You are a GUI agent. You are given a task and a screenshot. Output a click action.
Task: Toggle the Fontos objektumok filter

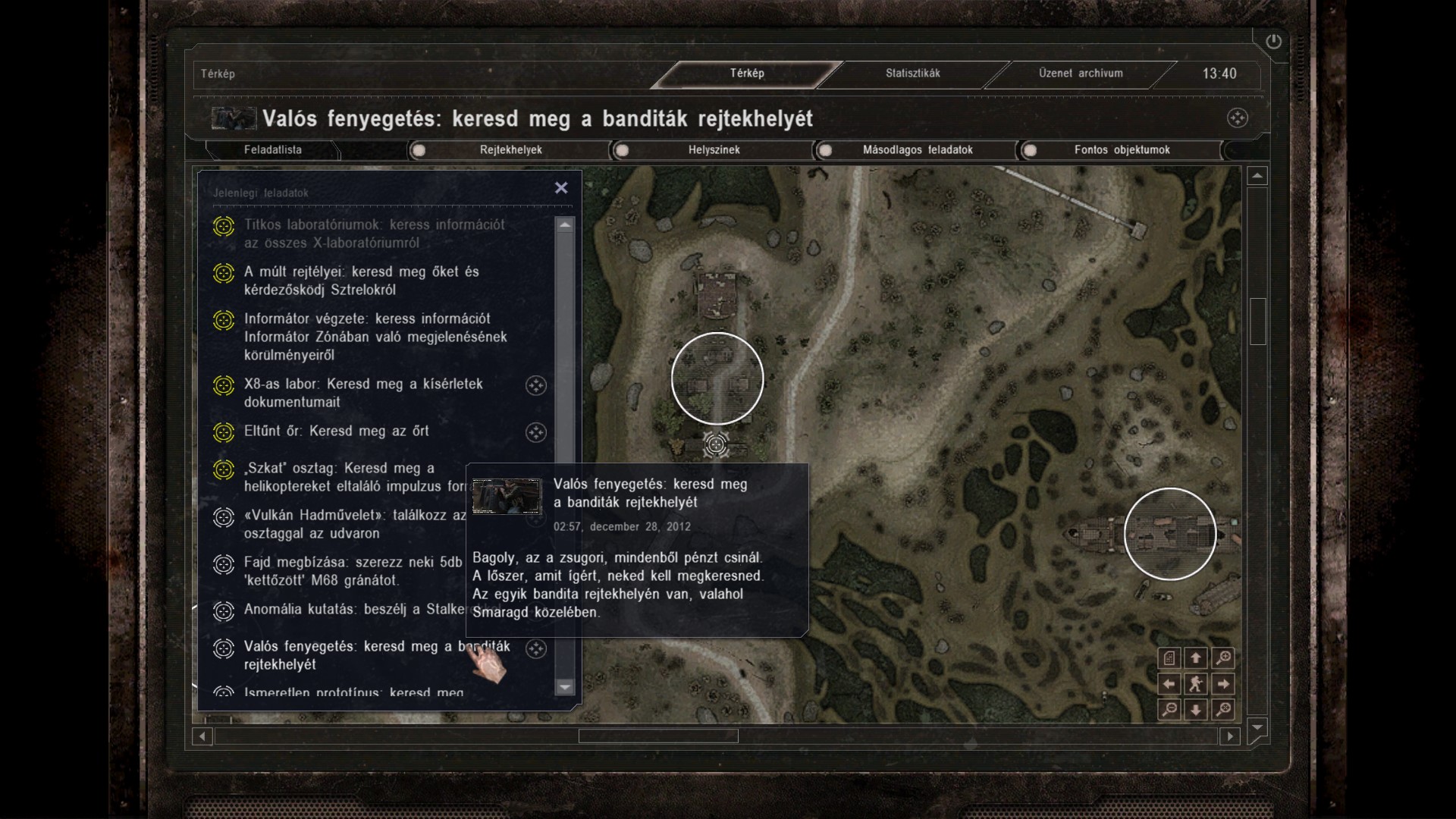(x=1030, y=150)
